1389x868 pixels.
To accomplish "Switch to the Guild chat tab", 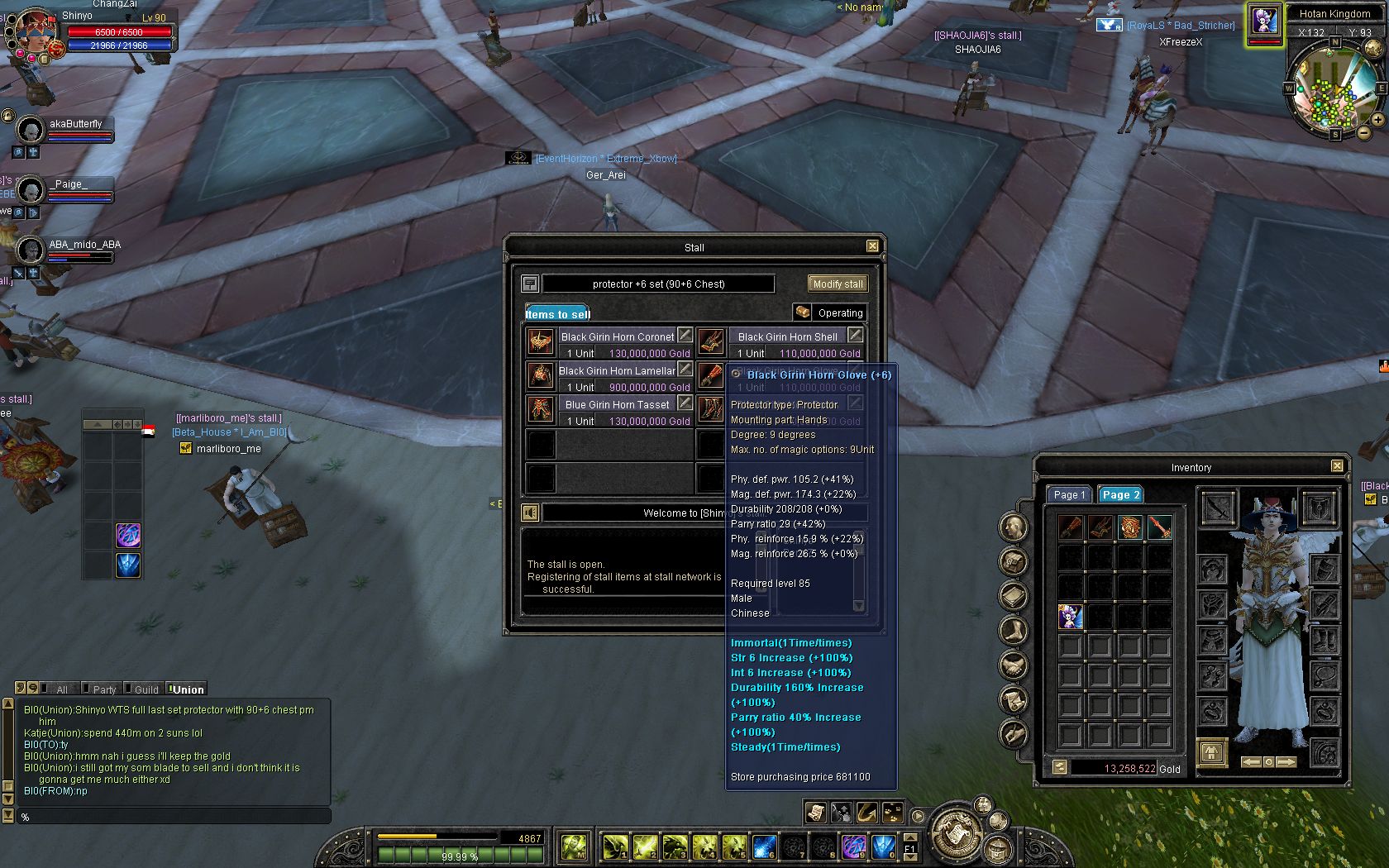I will click(146, 689).
